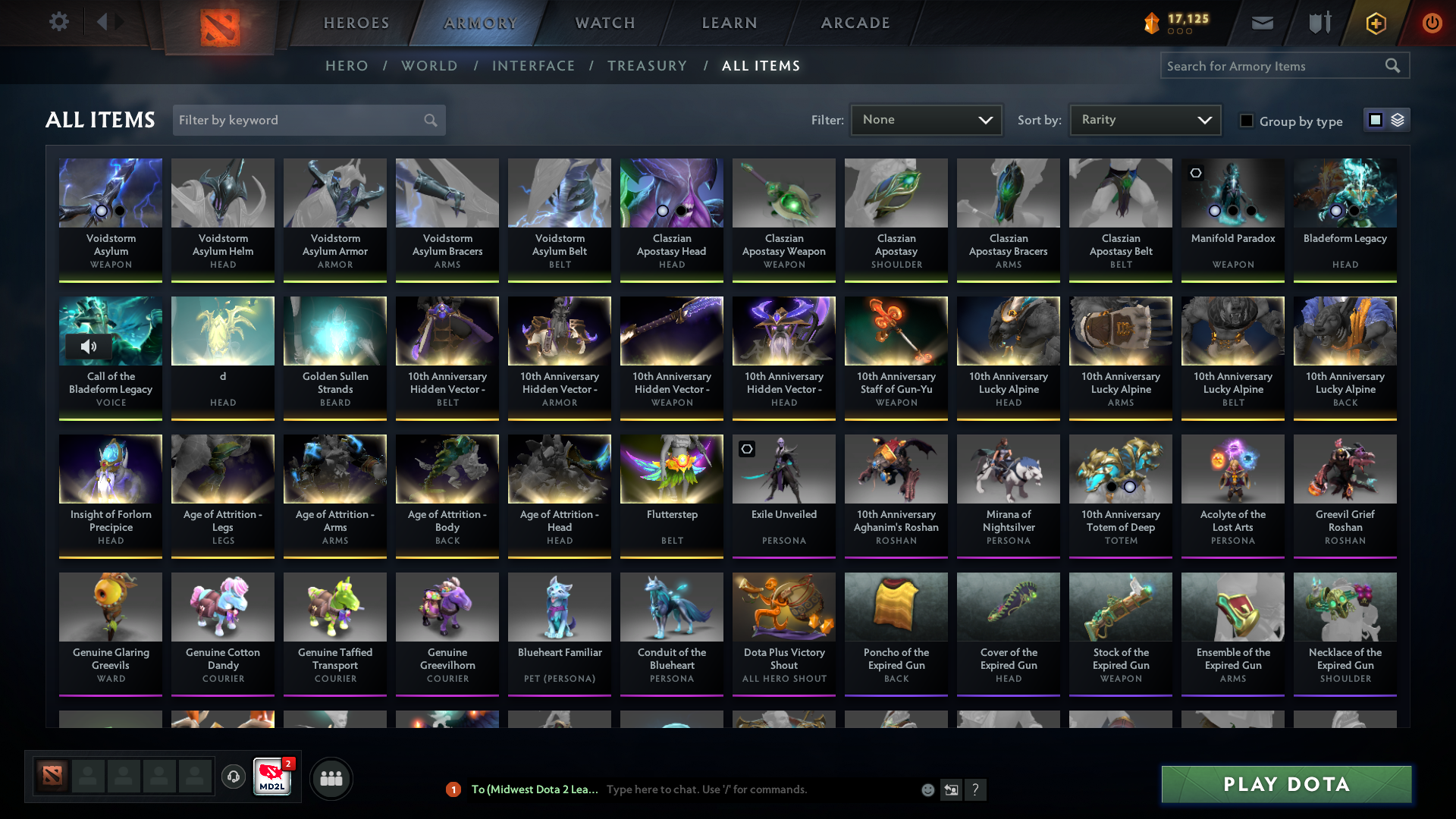The image size is (1456, 819).
Task: Switch to stacked list view mode
Action: [x=1397, y=120]
